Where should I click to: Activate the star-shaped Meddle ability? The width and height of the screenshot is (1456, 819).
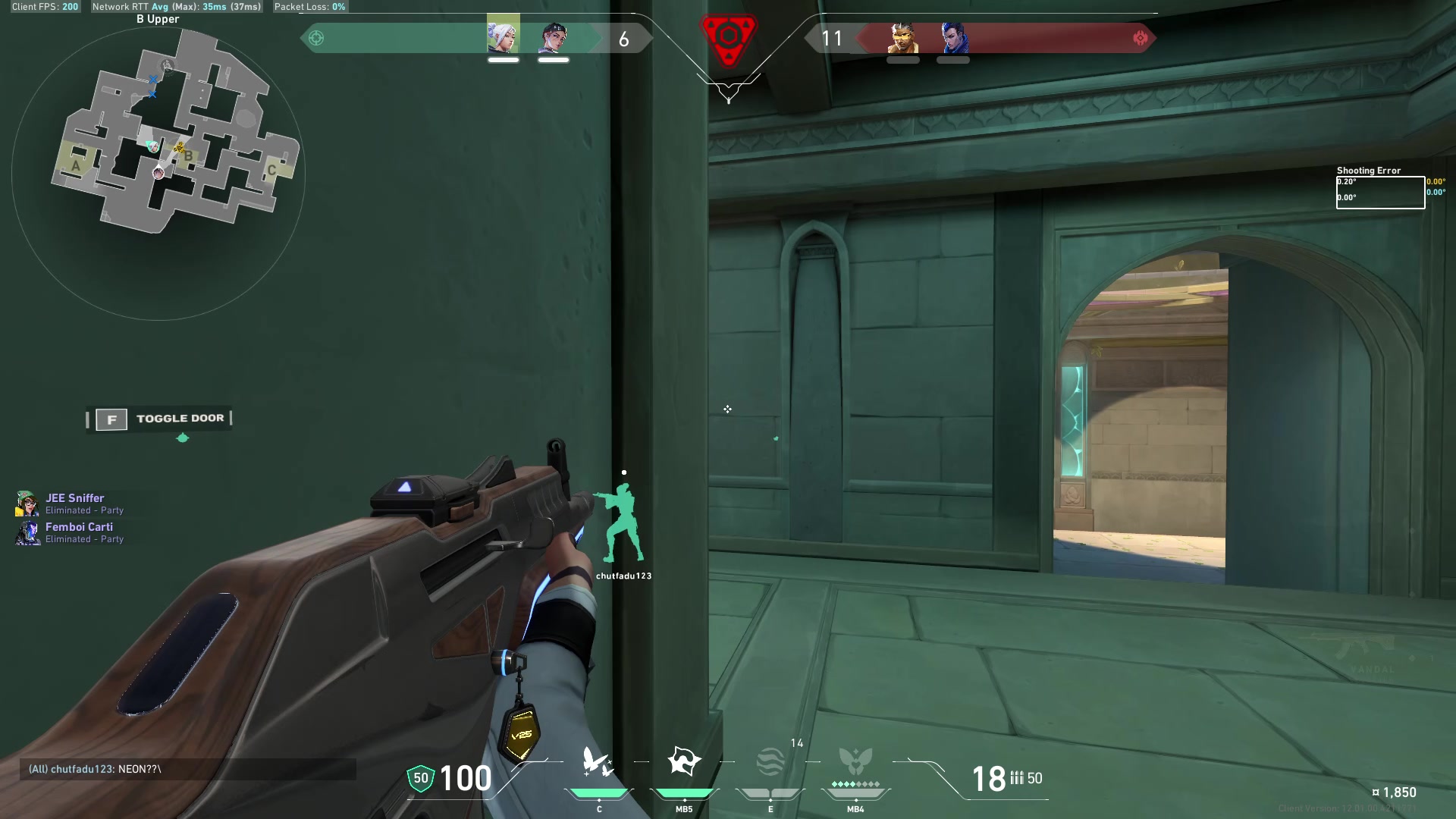684,761
